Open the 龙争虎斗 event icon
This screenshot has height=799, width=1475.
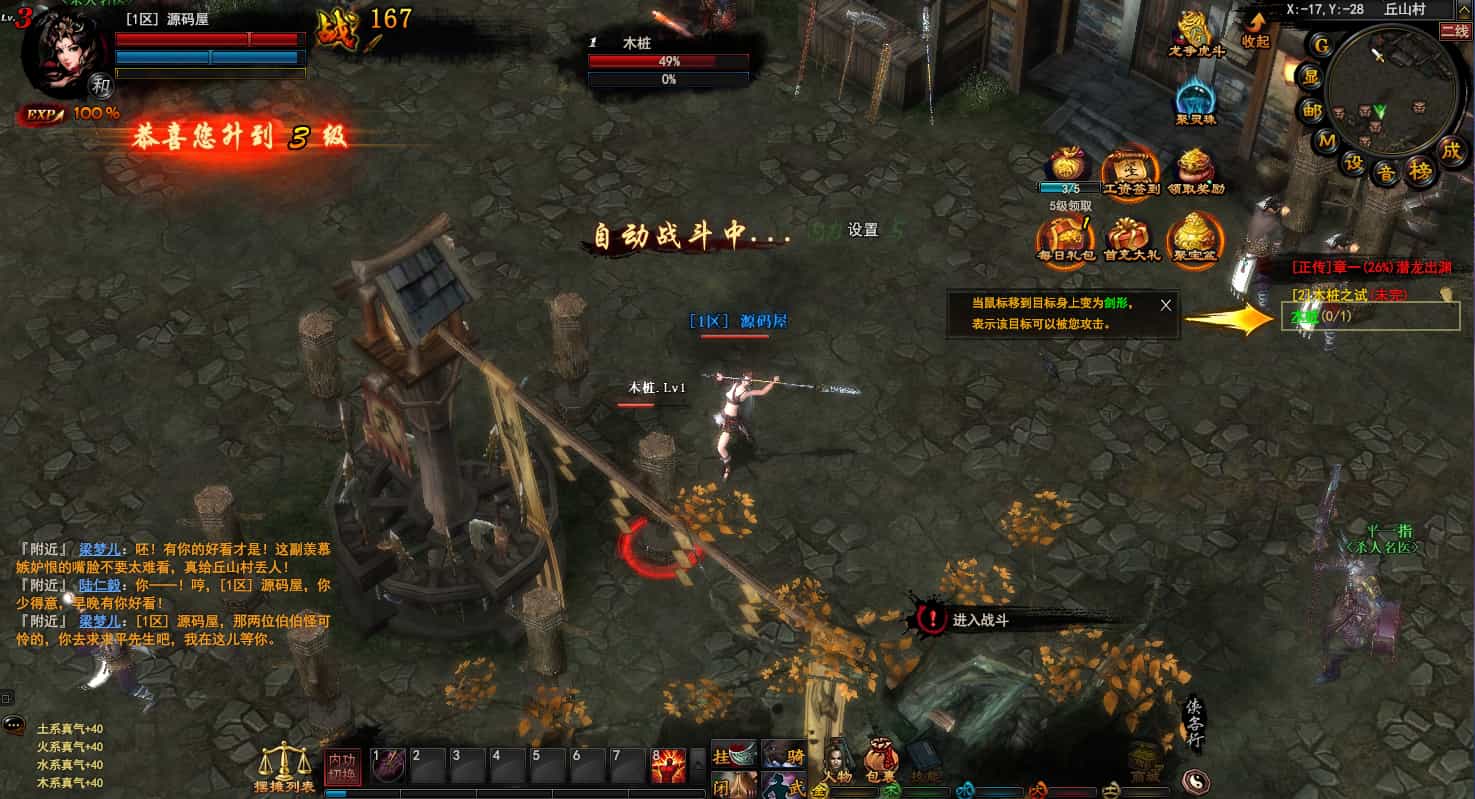point(1195,32)
